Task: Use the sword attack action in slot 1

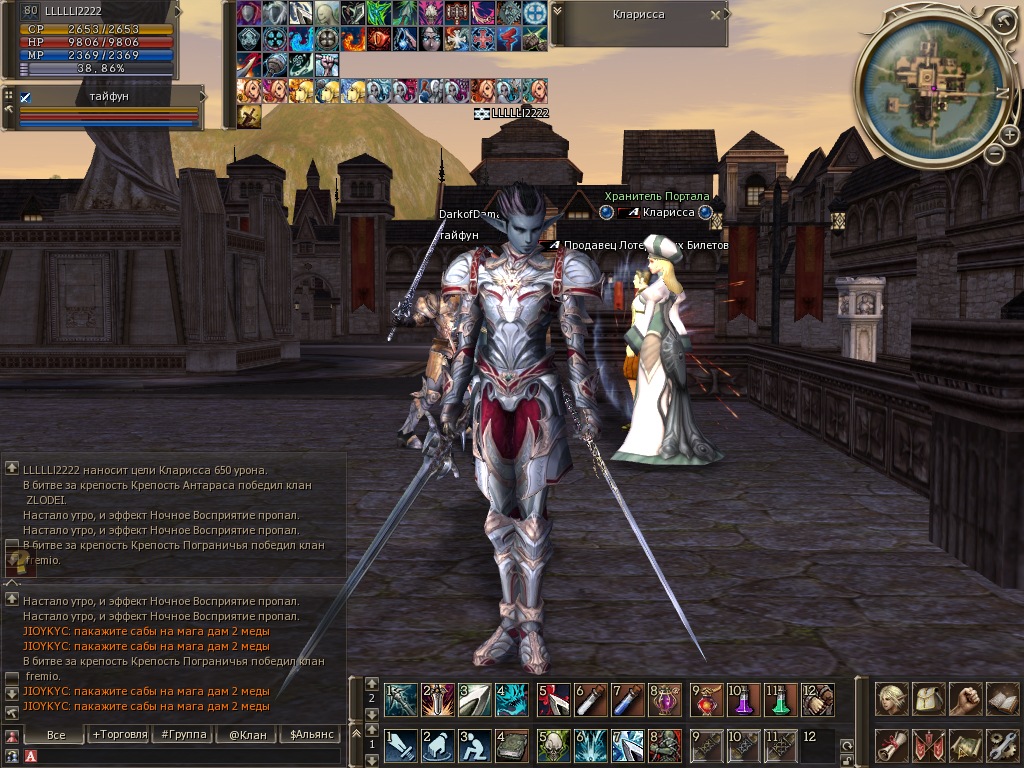Action: 401,745
